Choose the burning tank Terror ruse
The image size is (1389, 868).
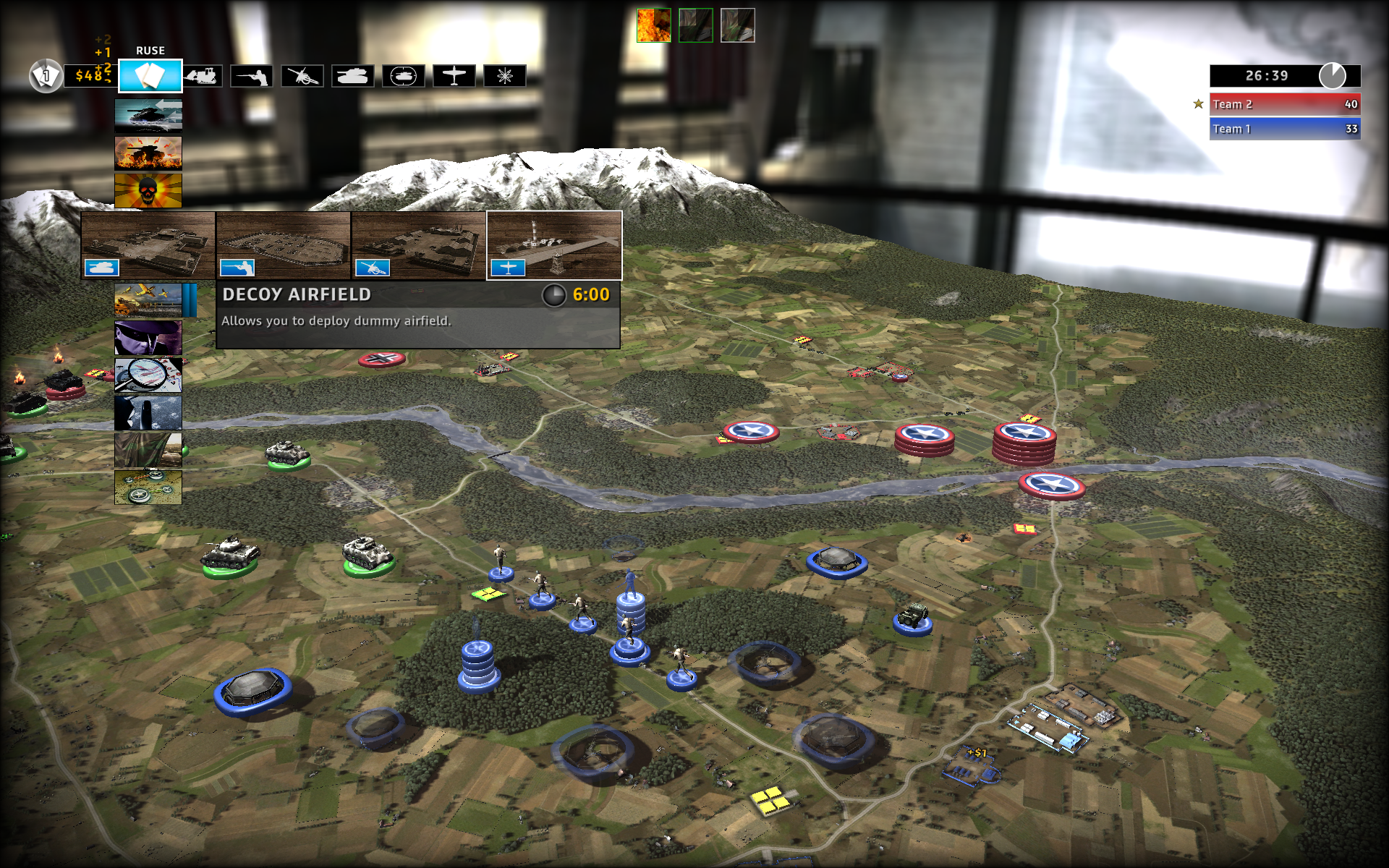148,153
